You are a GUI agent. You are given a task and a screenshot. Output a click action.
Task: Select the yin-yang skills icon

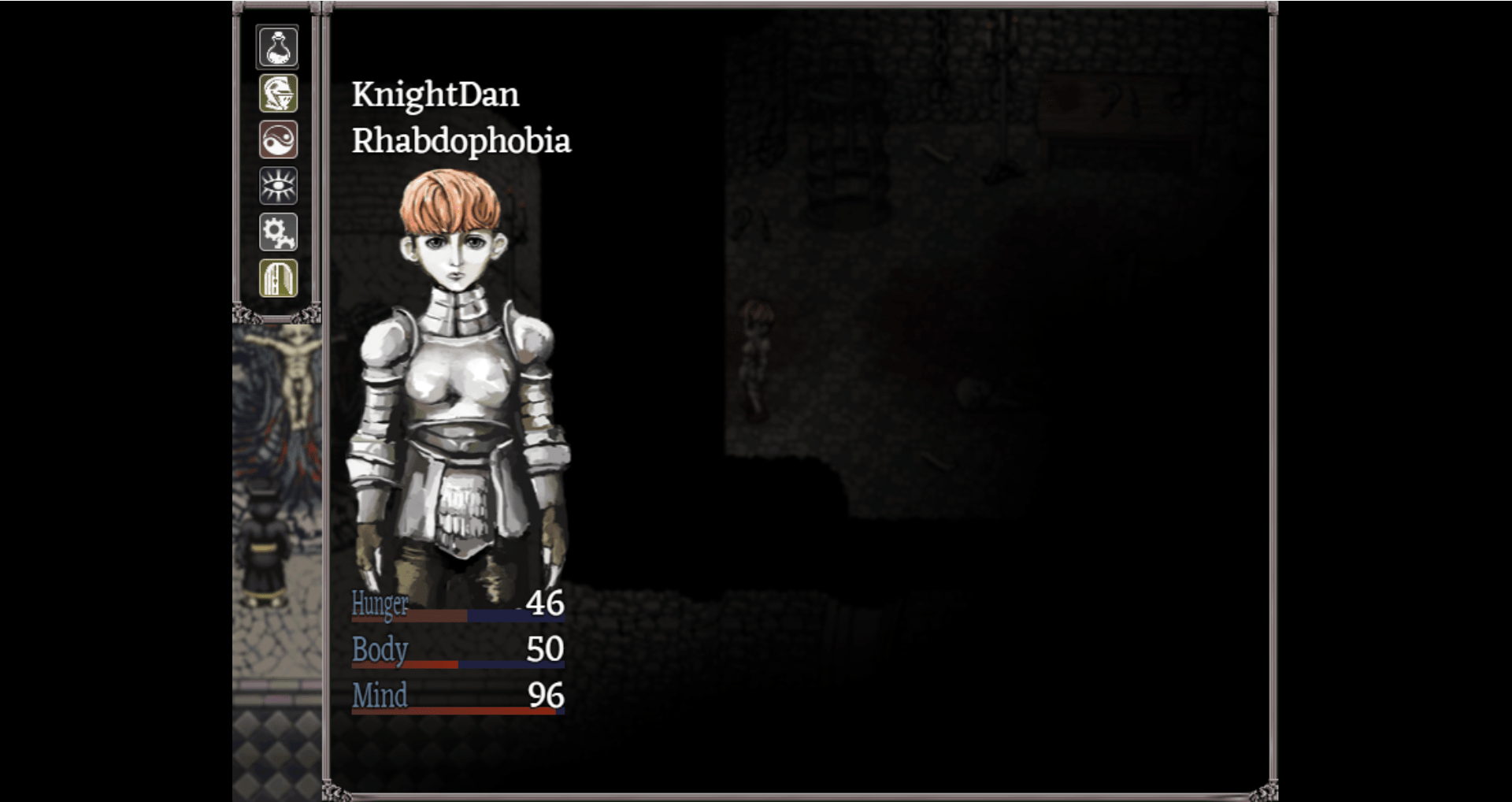[x=278, y=140]
